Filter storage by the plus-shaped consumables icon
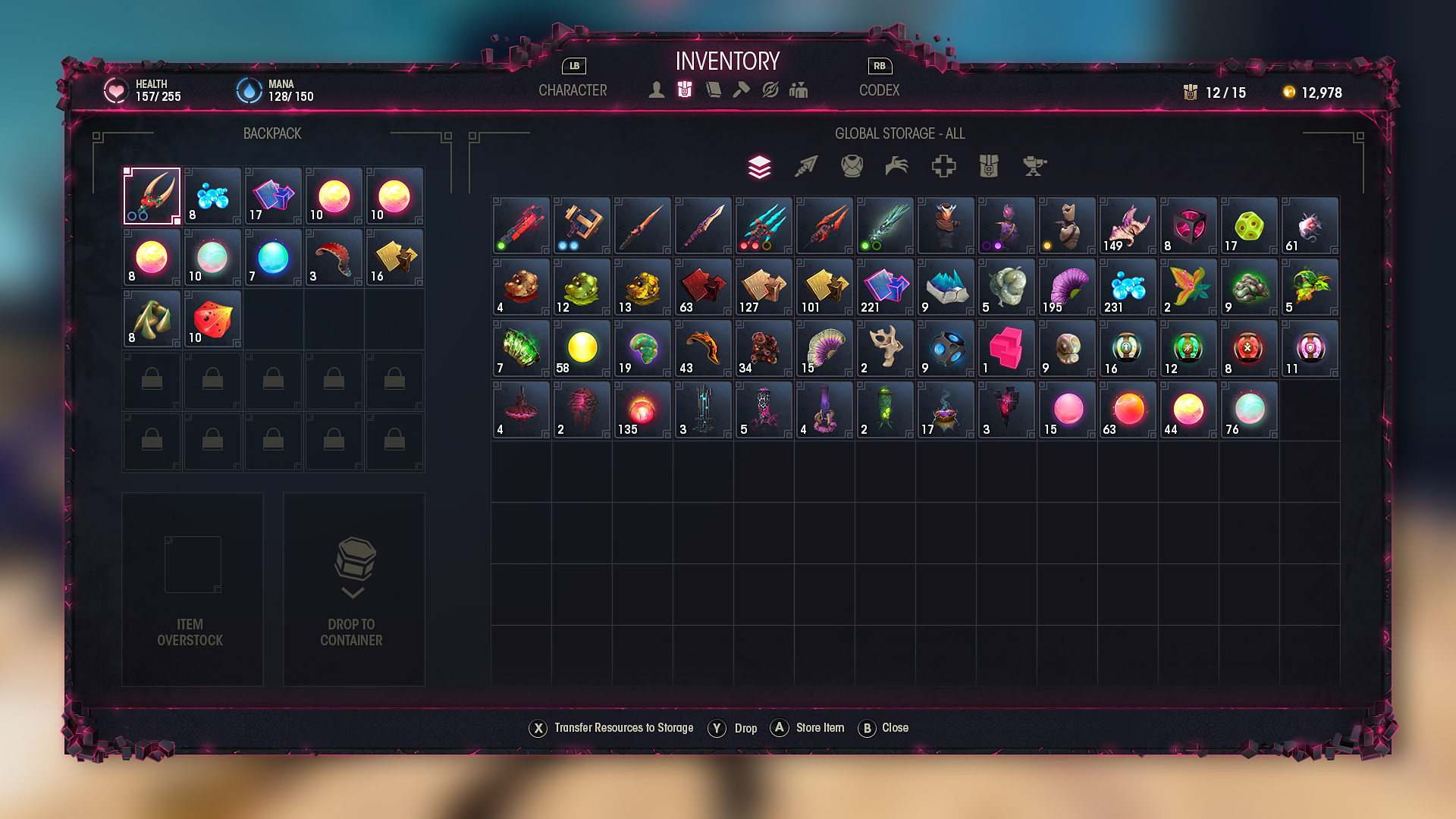The image size is (1456, 819). 943,167
